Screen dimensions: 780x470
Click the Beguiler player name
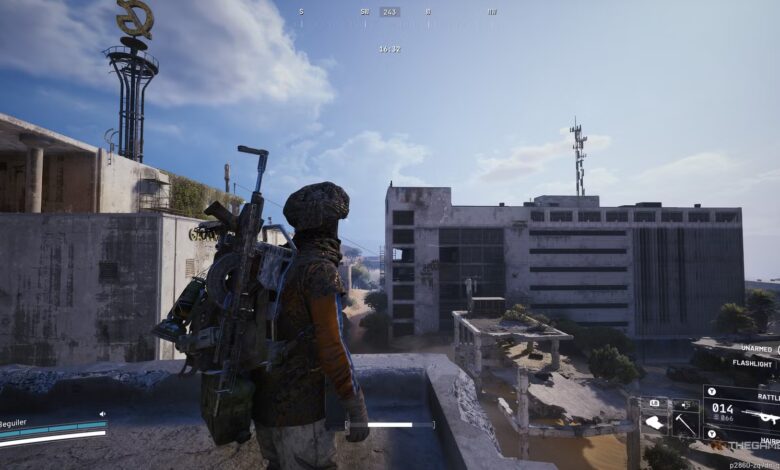pos(14,423)
